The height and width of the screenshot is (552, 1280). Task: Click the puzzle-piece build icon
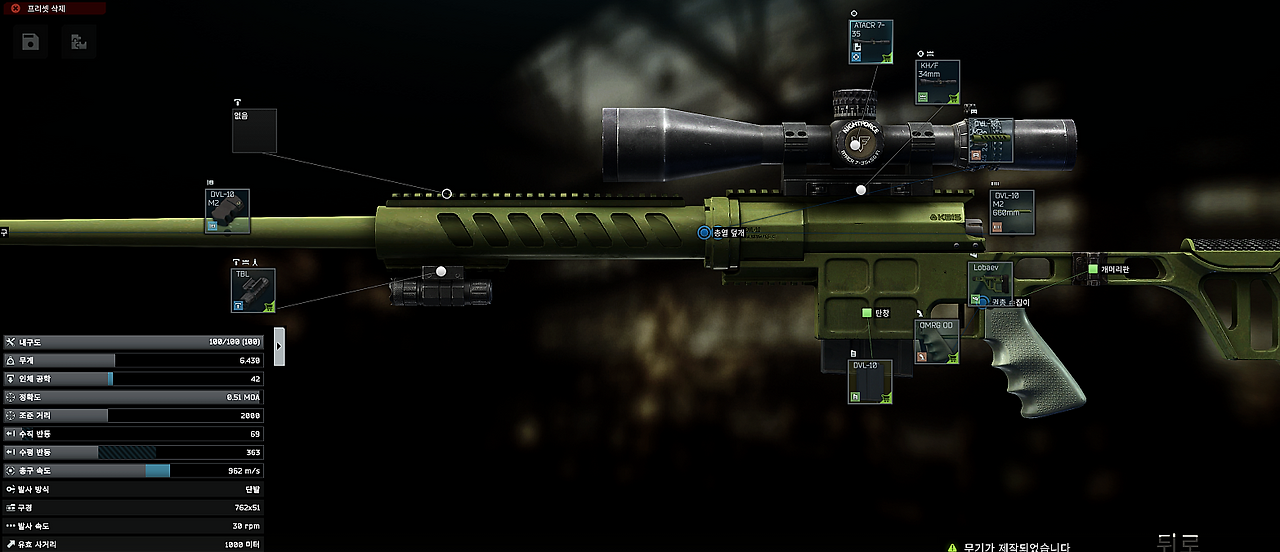[78, 42]
